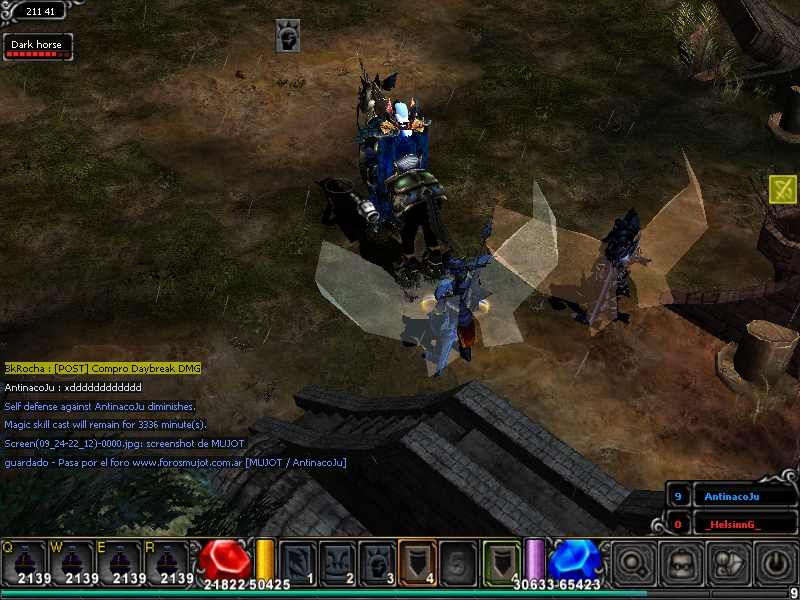Select _HelsinnG_ in the duel score list
Screen dimensions: 800x600
731,524
